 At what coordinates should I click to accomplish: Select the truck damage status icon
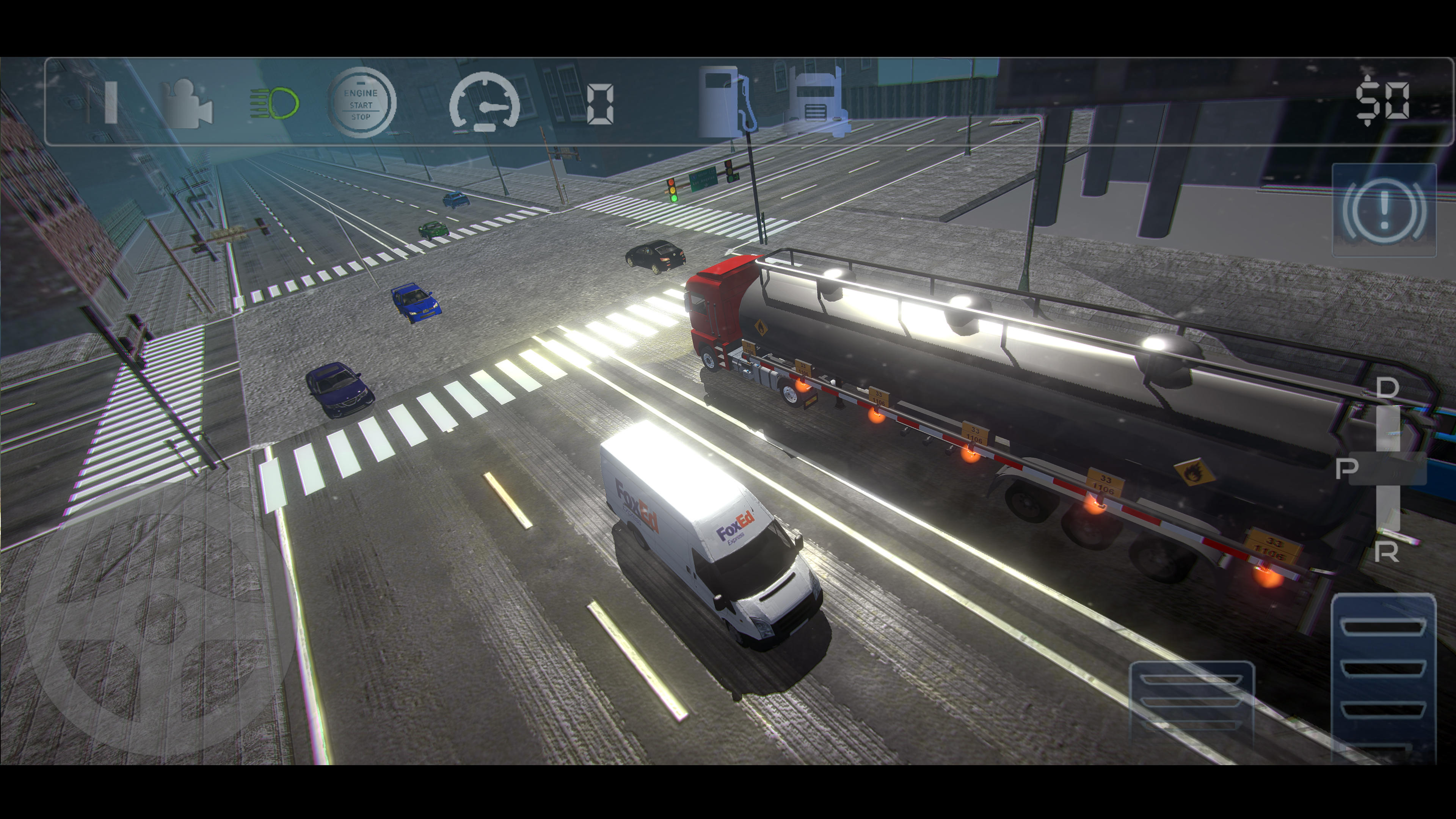click(x=819, y=102)
